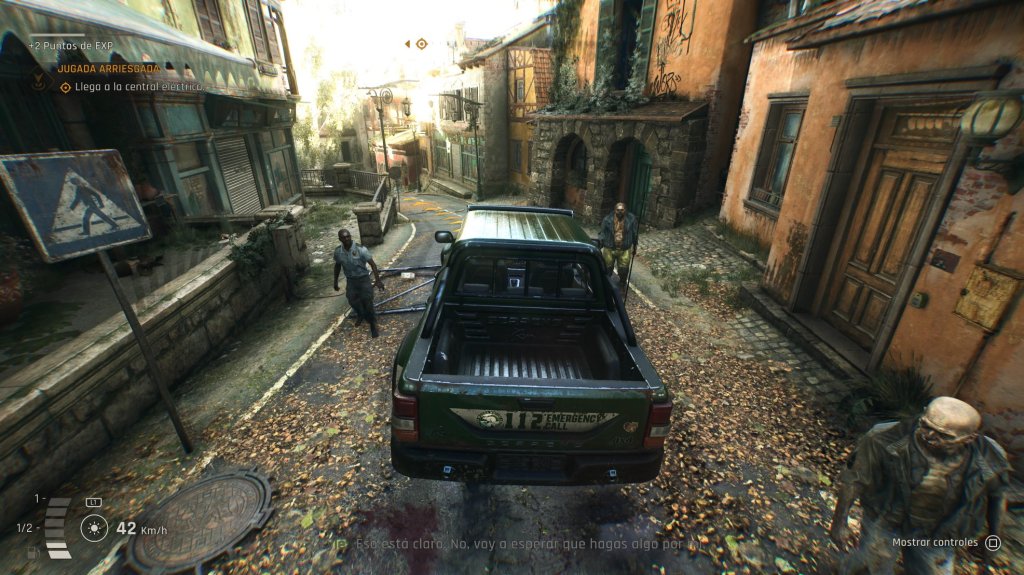
Task: Open the Mostrar controles prompt
Action: (x=945, y=543)
